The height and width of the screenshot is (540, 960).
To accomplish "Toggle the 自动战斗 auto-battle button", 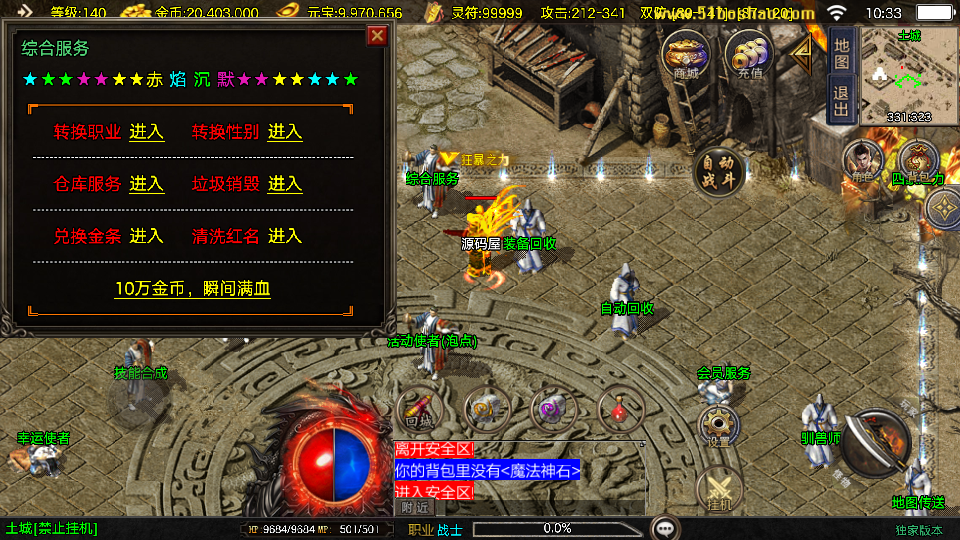I will coord(718,172).
